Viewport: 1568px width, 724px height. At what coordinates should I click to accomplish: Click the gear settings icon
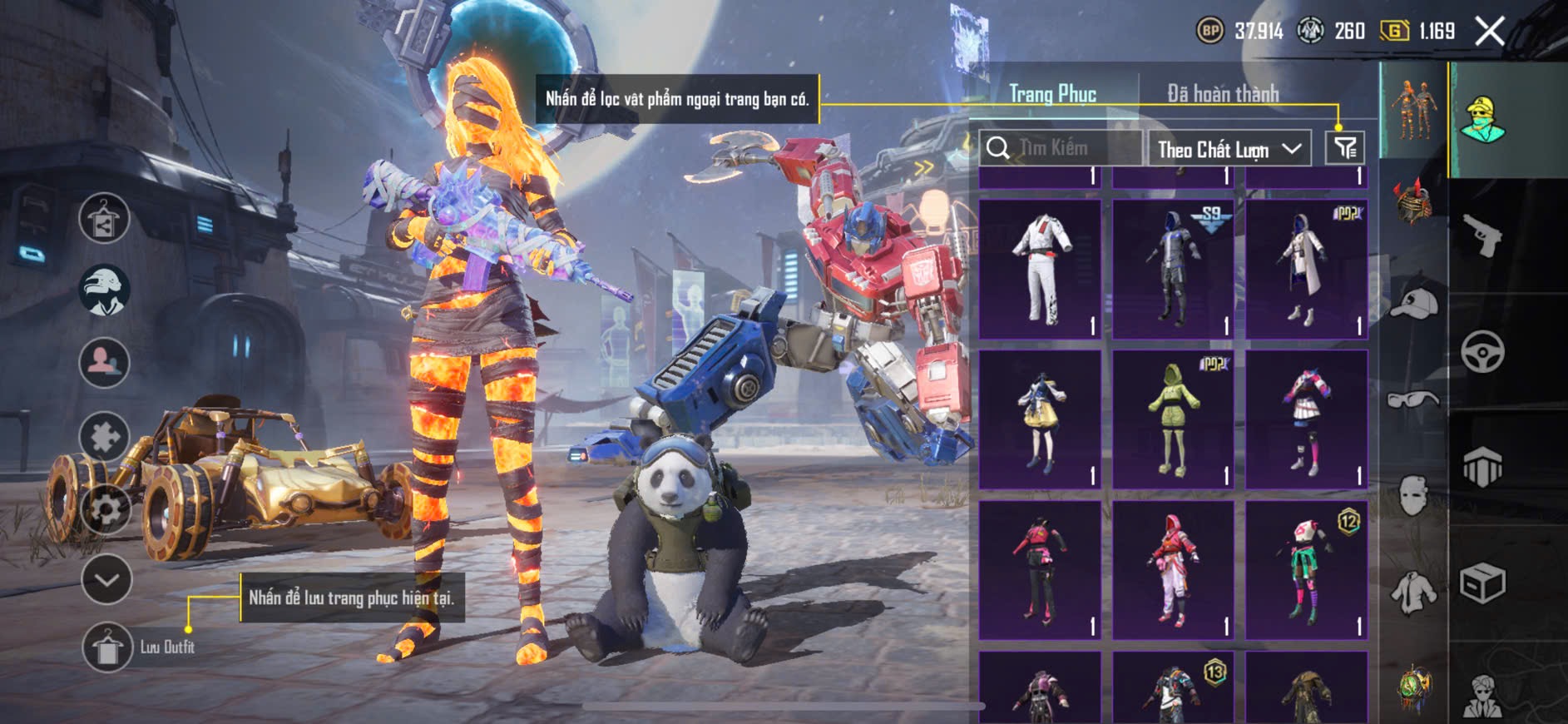click(x=106, y=508)
